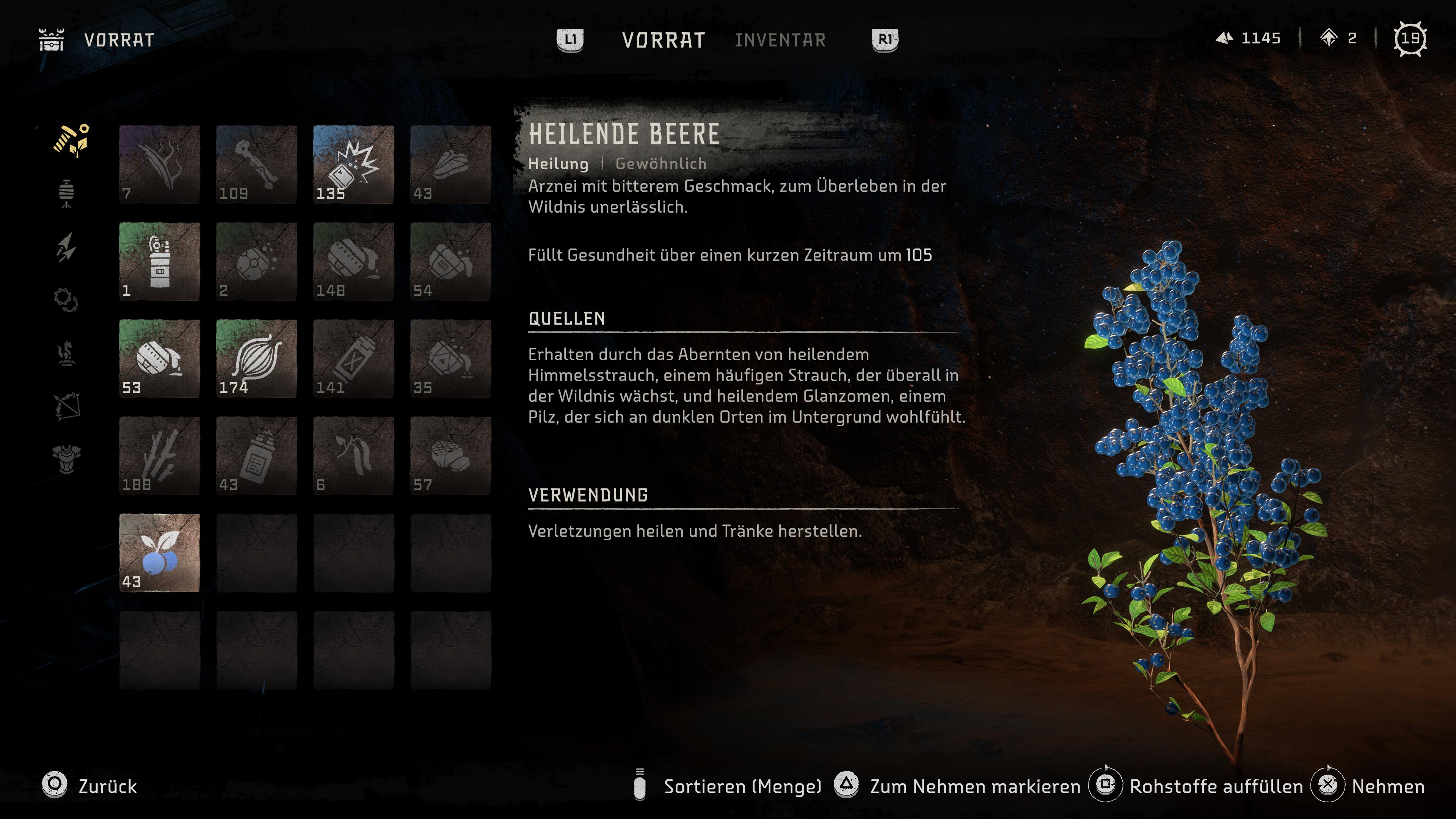Choose the metal bone item with 109
Viewport: 1456px width, 819px height.
tap(256, 165)
